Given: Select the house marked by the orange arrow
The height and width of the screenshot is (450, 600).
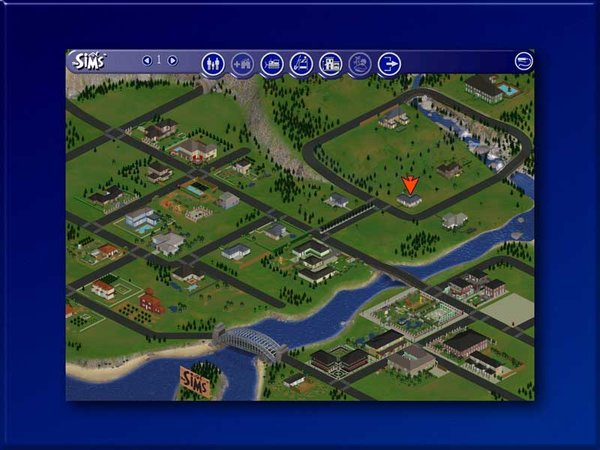Looking at the screenshot, I should coord(409,200).
